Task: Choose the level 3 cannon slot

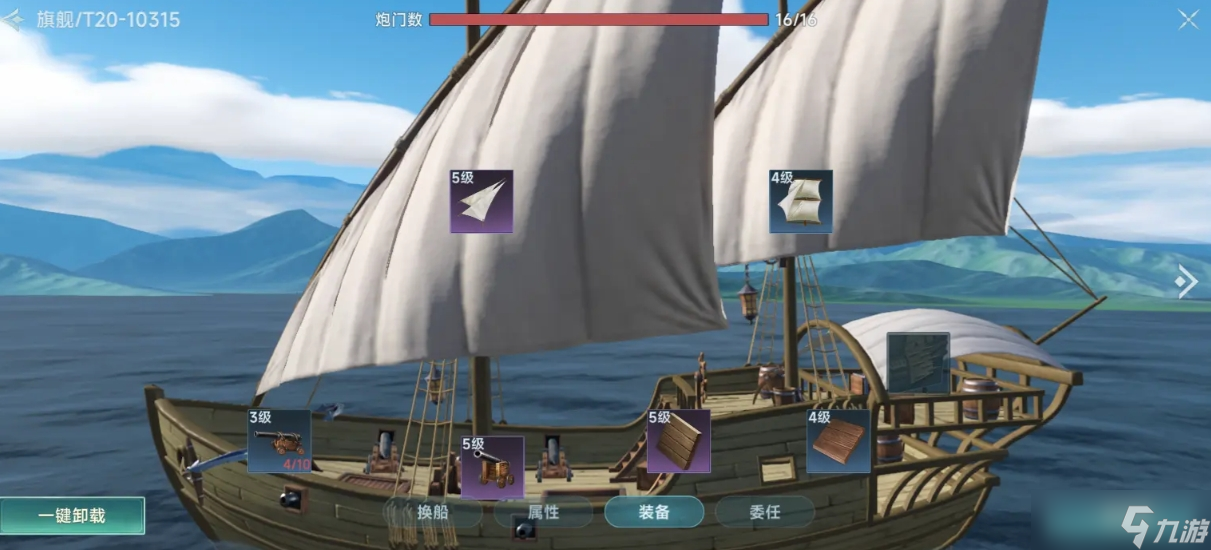Action: click(x=279, y=440)
